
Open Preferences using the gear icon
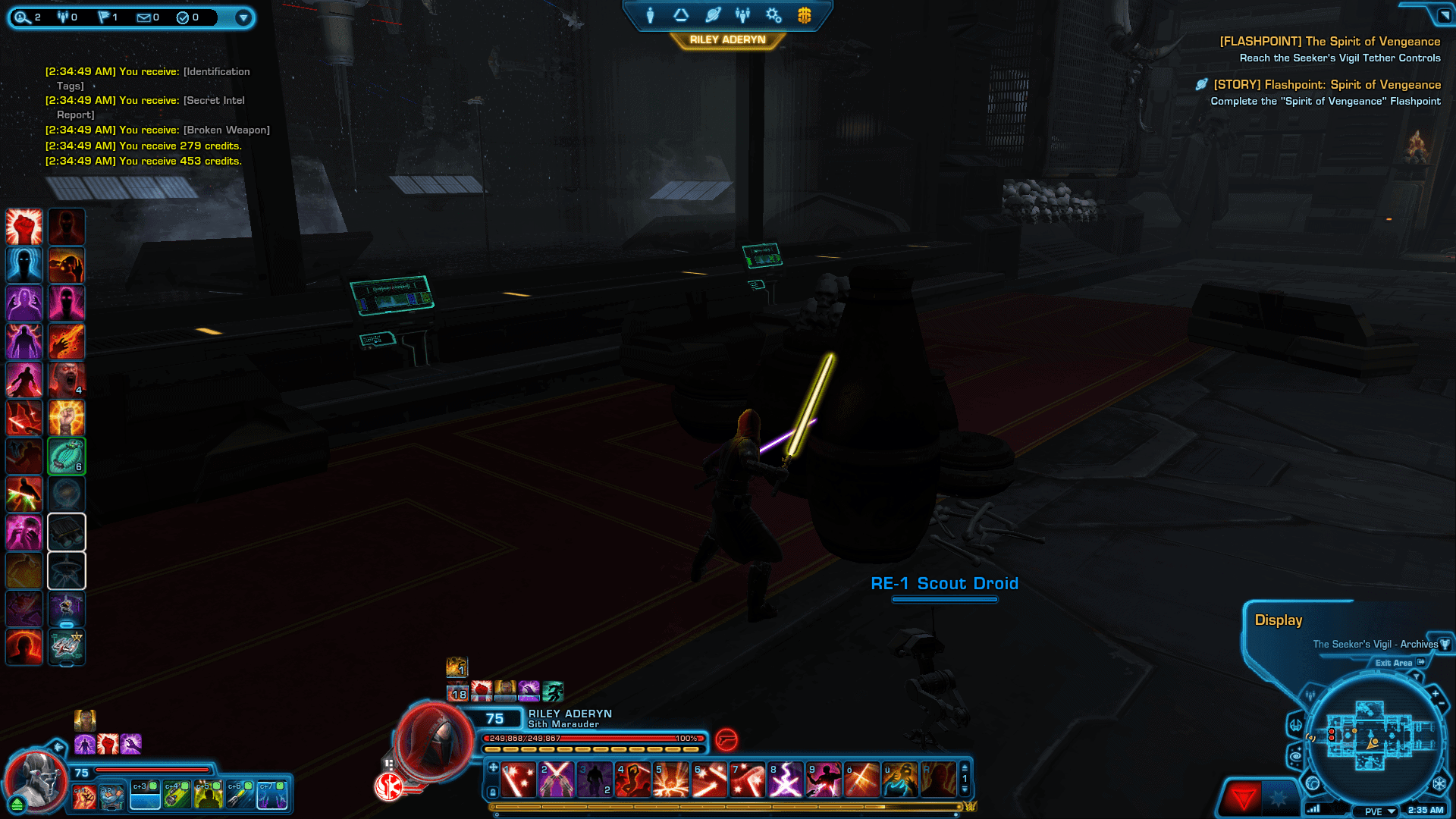coord(773,14)
